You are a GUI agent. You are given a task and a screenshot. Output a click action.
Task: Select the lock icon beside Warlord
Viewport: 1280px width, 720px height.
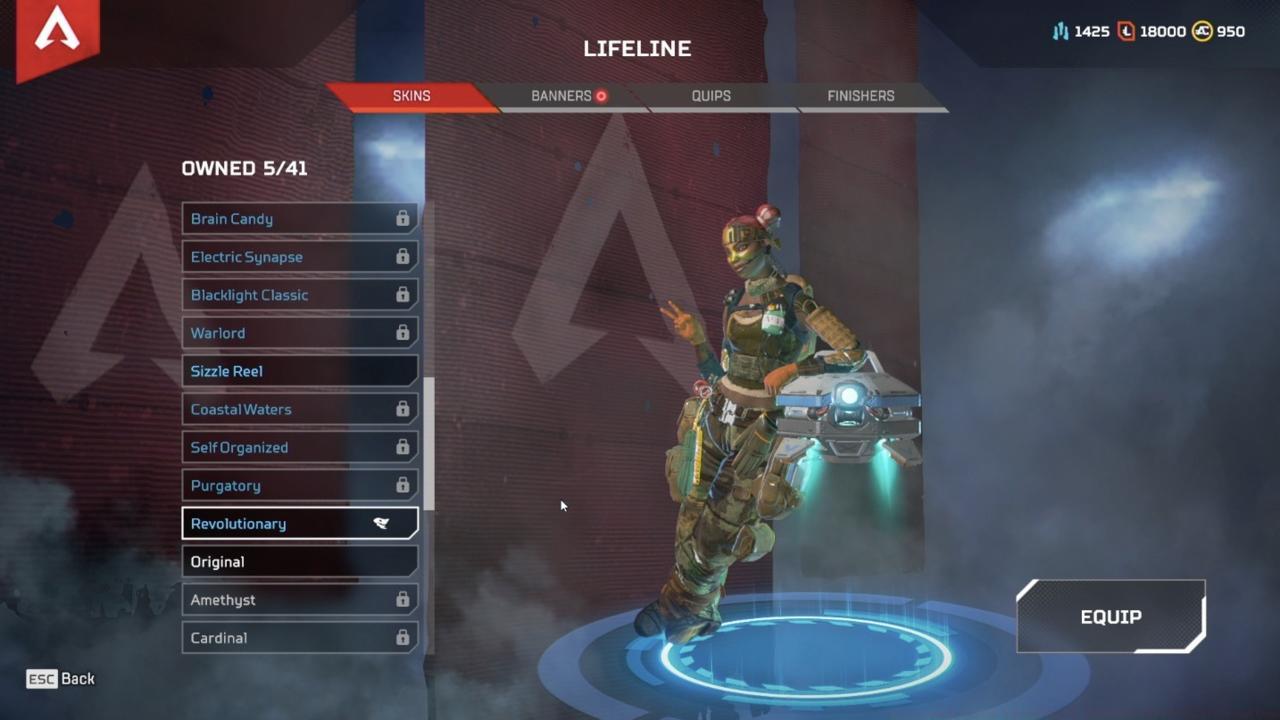pyautogui.click(x=403, y=333)
